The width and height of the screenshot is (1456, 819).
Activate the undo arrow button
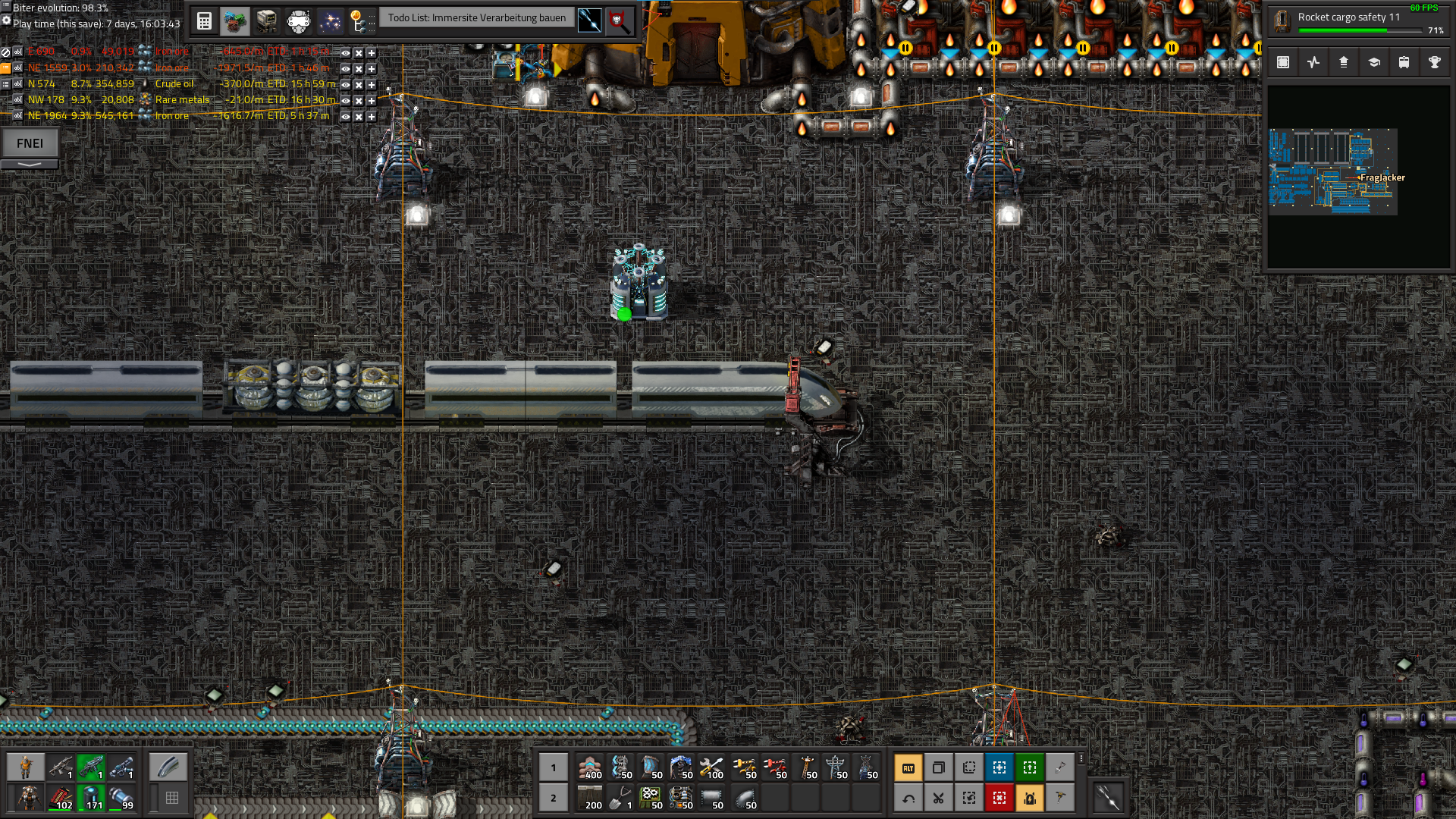pos(908,798)
